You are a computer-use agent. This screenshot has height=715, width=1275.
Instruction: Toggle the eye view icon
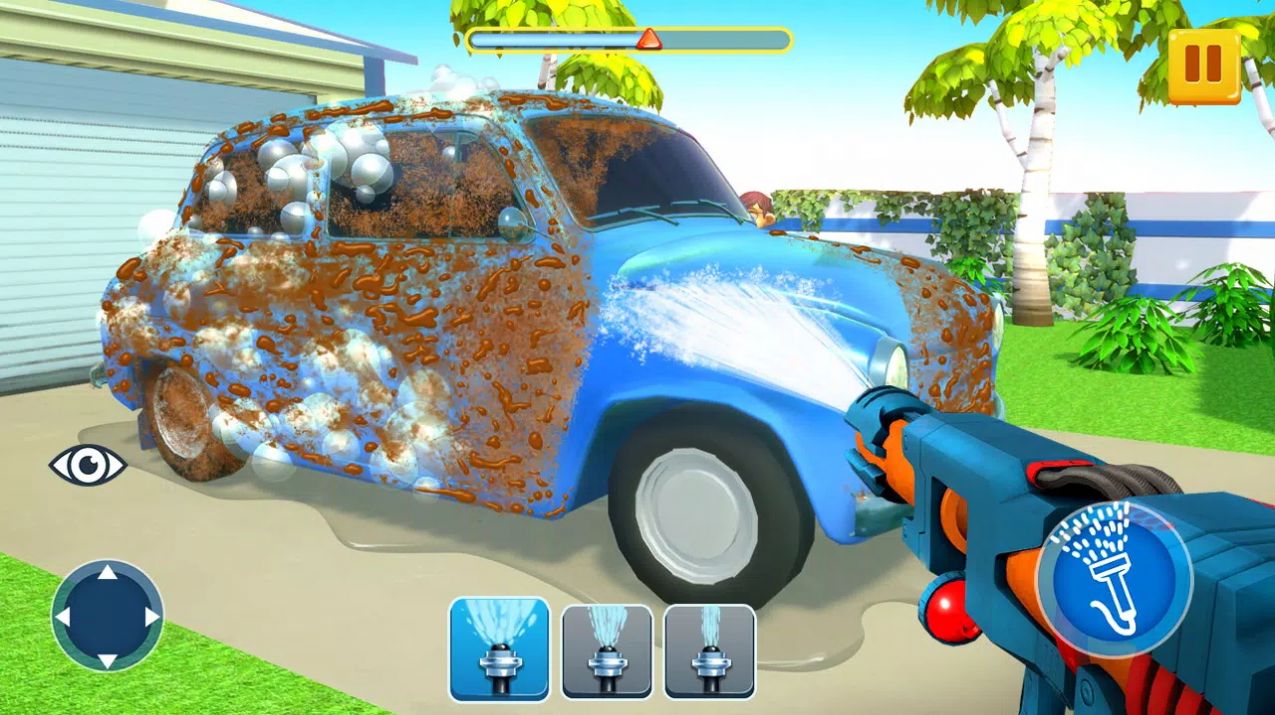point(88,465)
